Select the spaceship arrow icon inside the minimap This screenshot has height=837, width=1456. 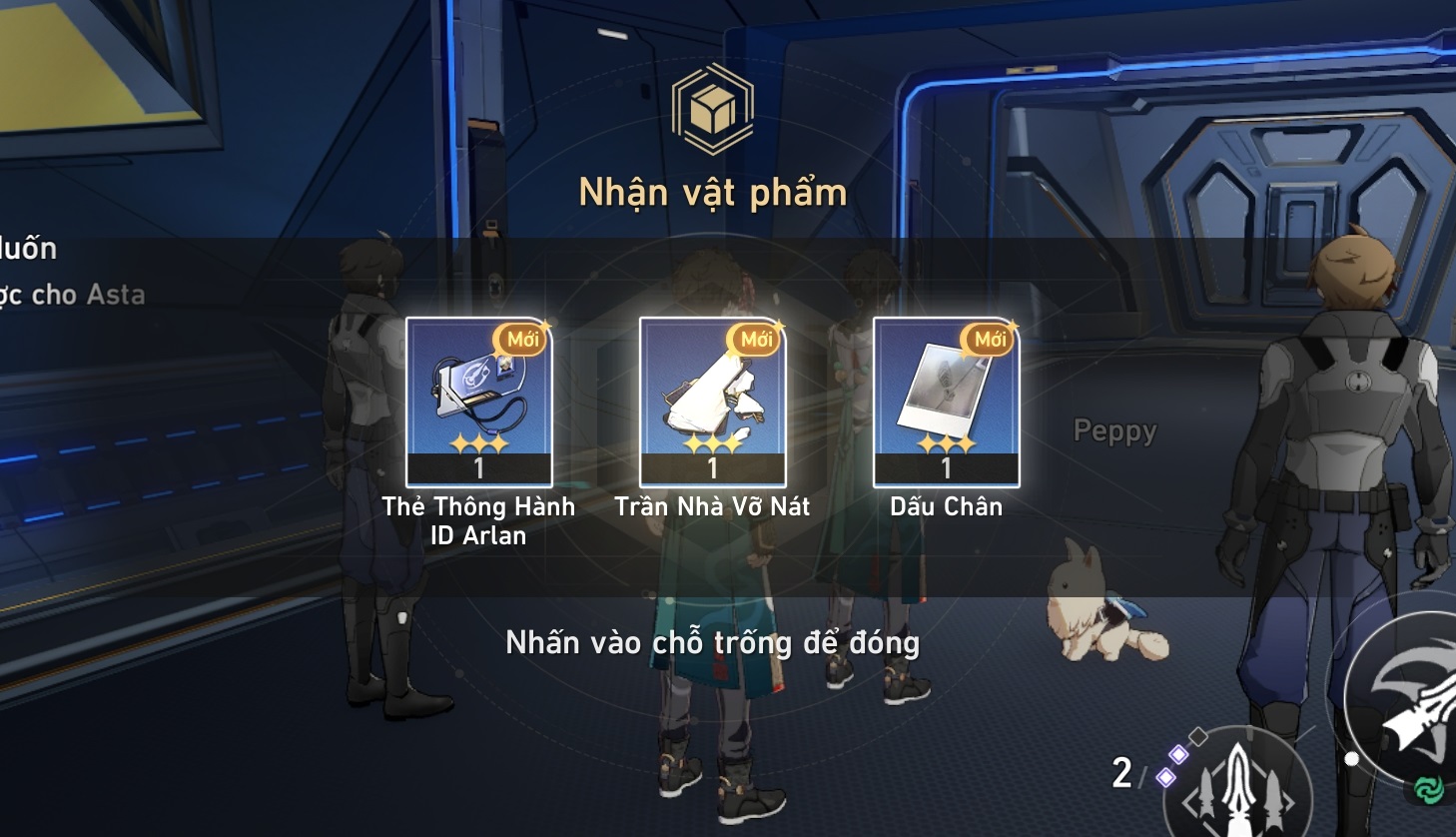1239,785
